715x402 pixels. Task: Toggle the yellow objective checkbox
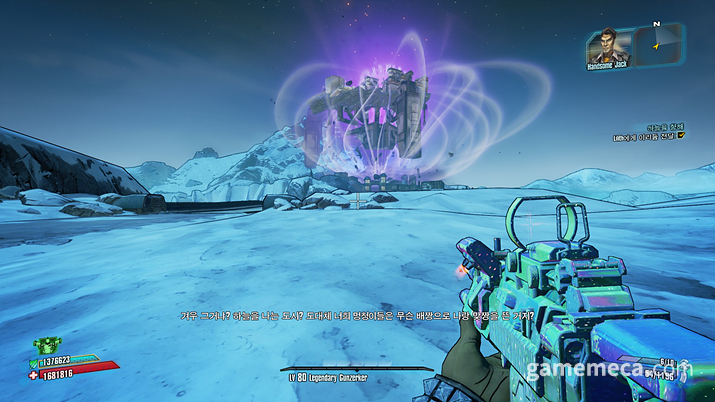680,134
